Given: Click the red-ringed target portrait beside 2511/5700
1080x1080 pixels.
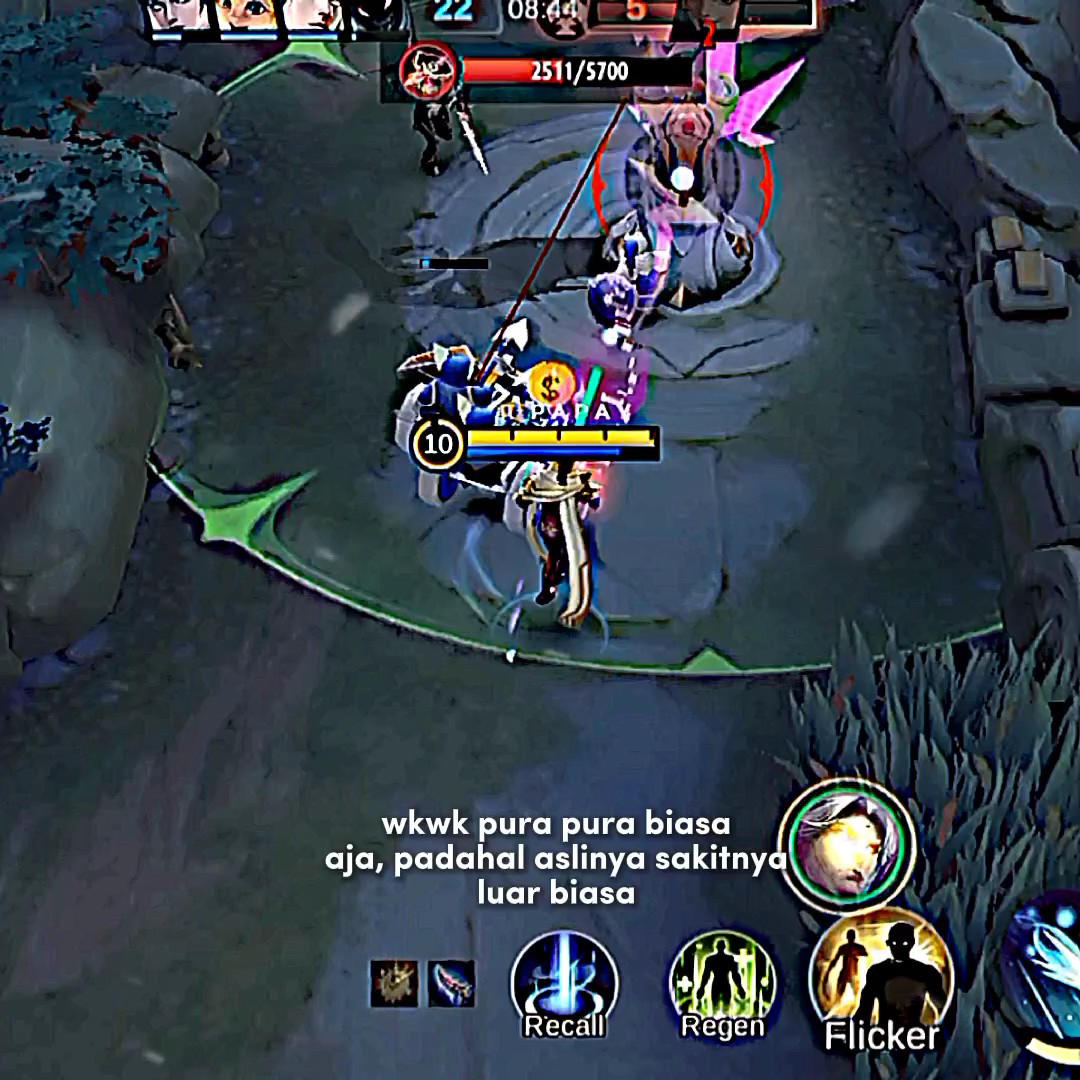Looking at the screenshot, I should pyautogui.click(x=427, y=72).
